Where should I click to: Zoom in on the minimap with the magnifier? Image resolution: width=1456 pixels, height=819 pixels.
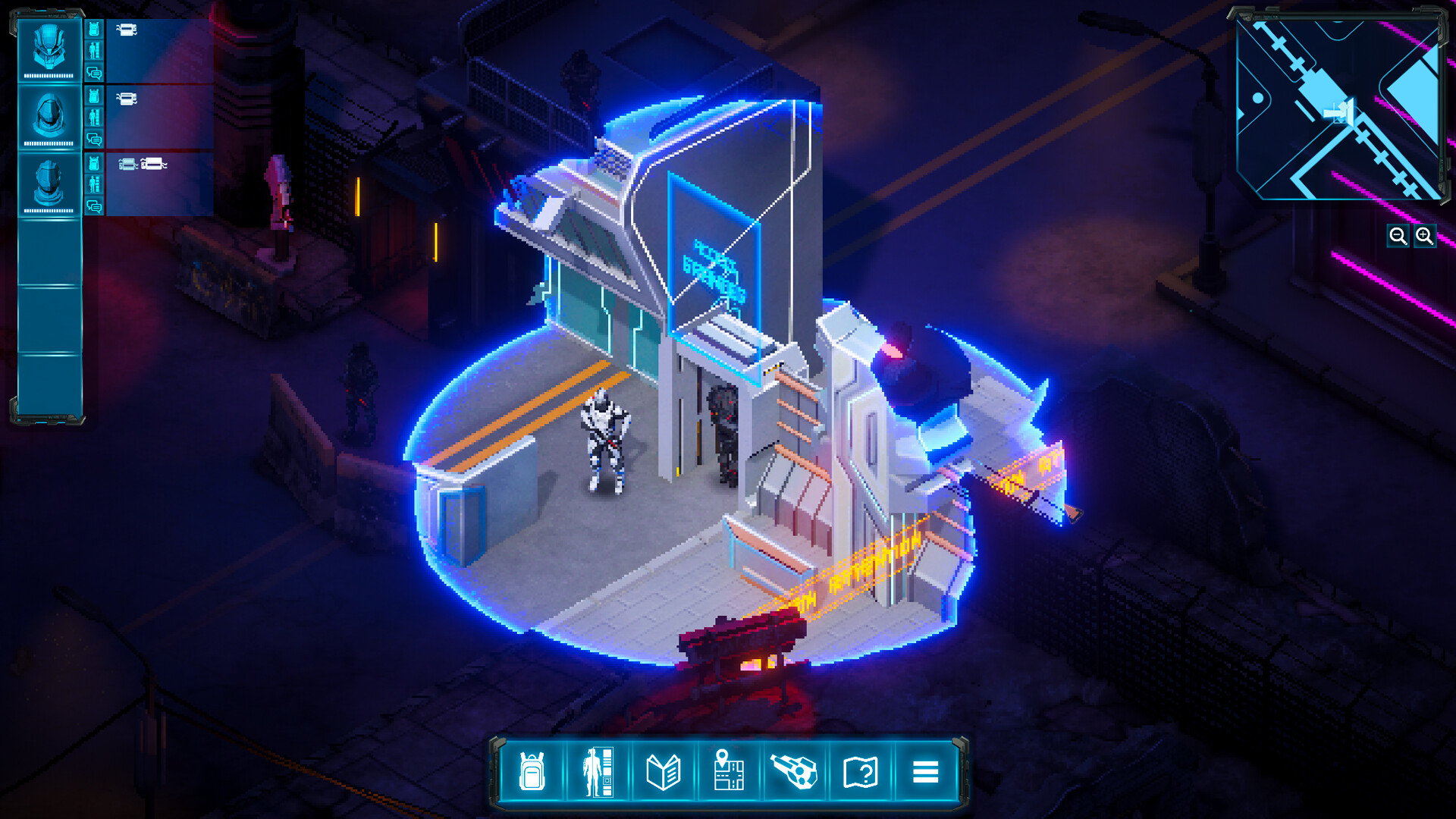(x=1424, y=237)
